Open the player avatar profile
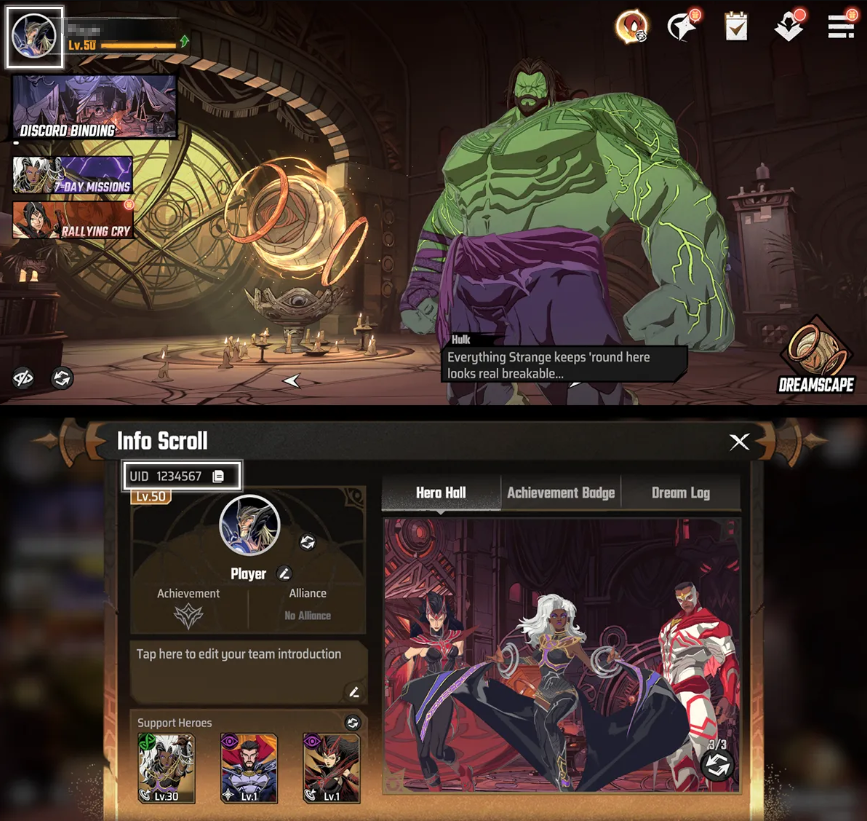The image size is (867, 821). pos(35,38)
